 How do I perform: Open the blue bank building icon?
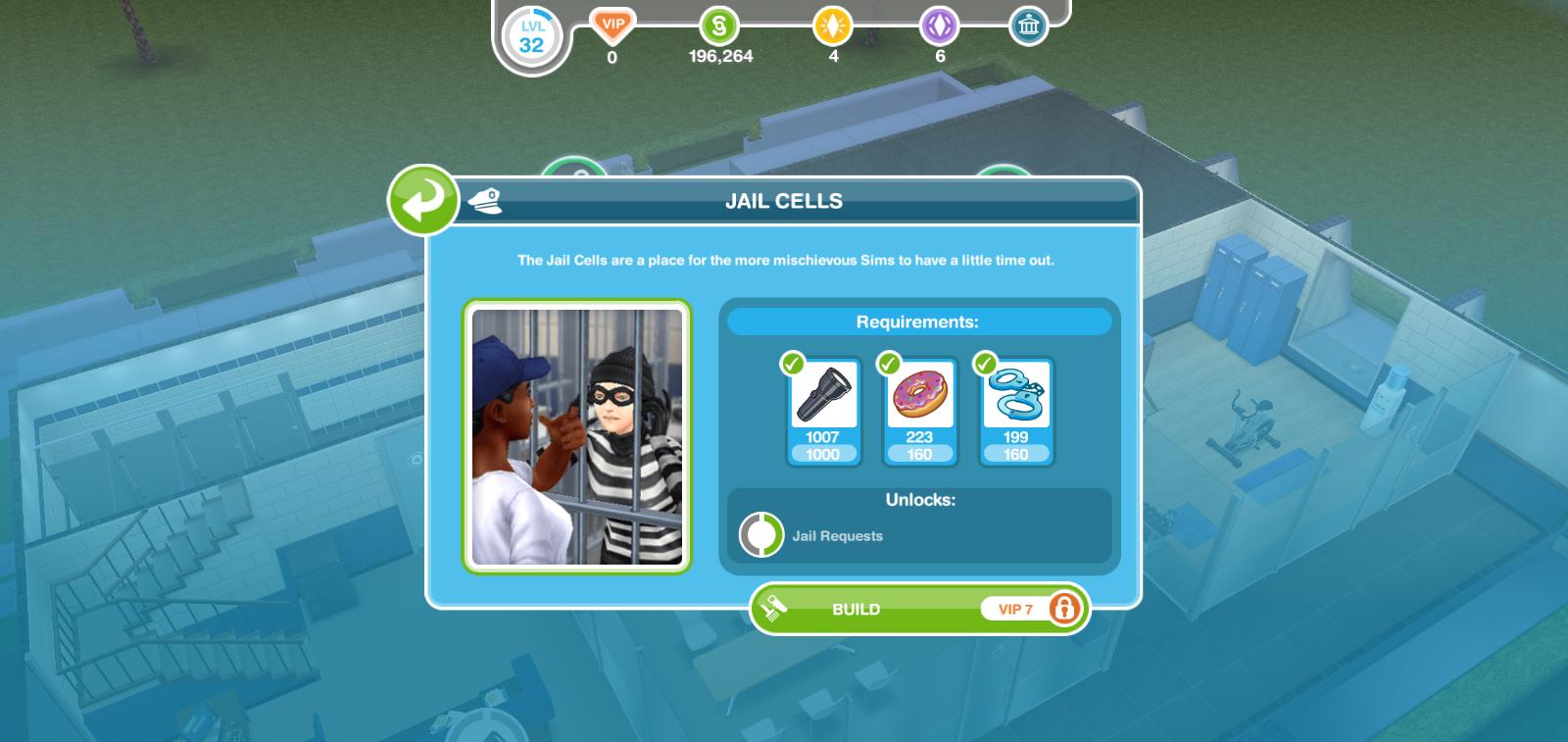(1028, 26)
